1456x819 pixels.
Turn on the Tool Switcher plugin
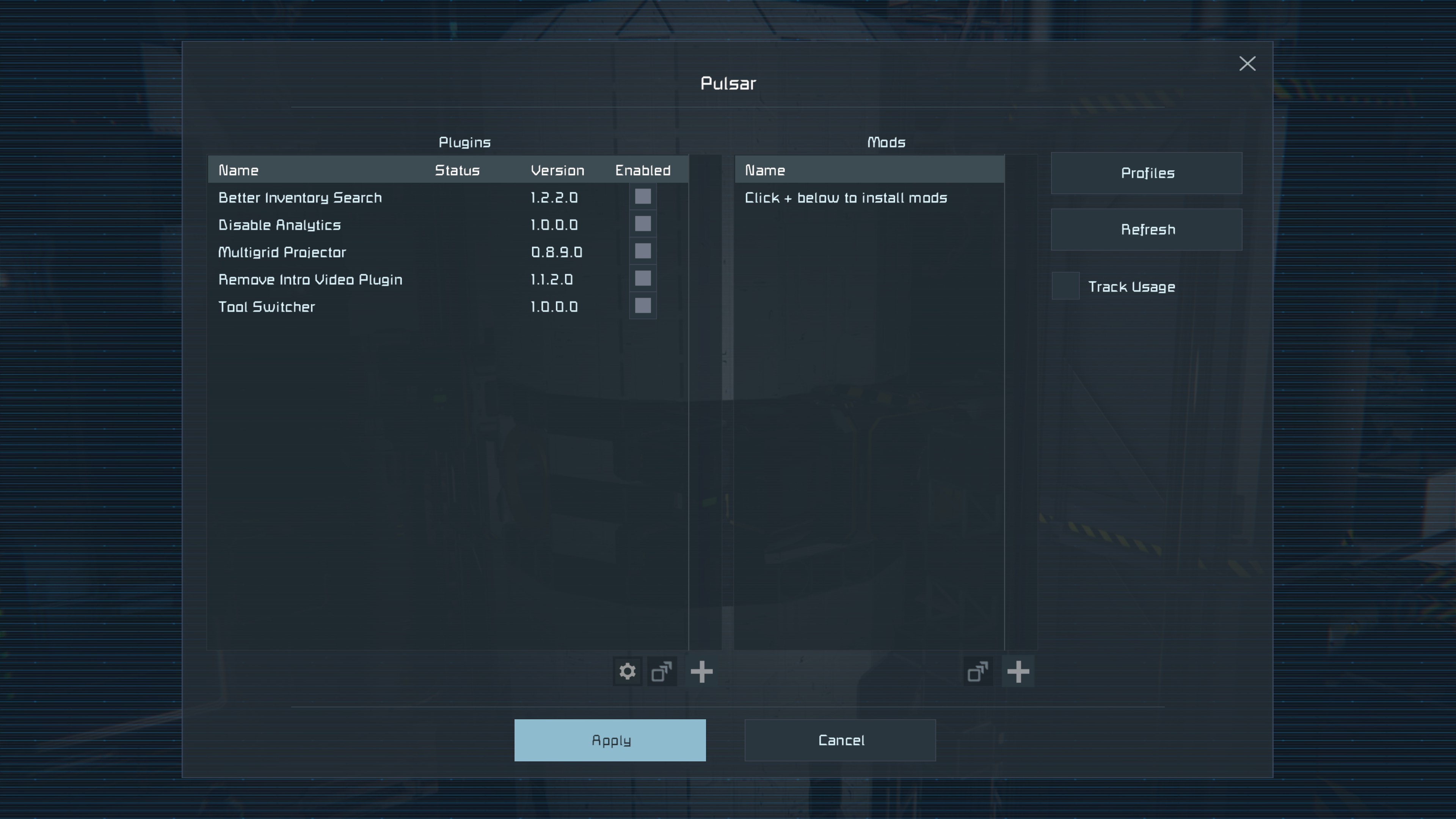pyautogui.click(x=643, y=306)
